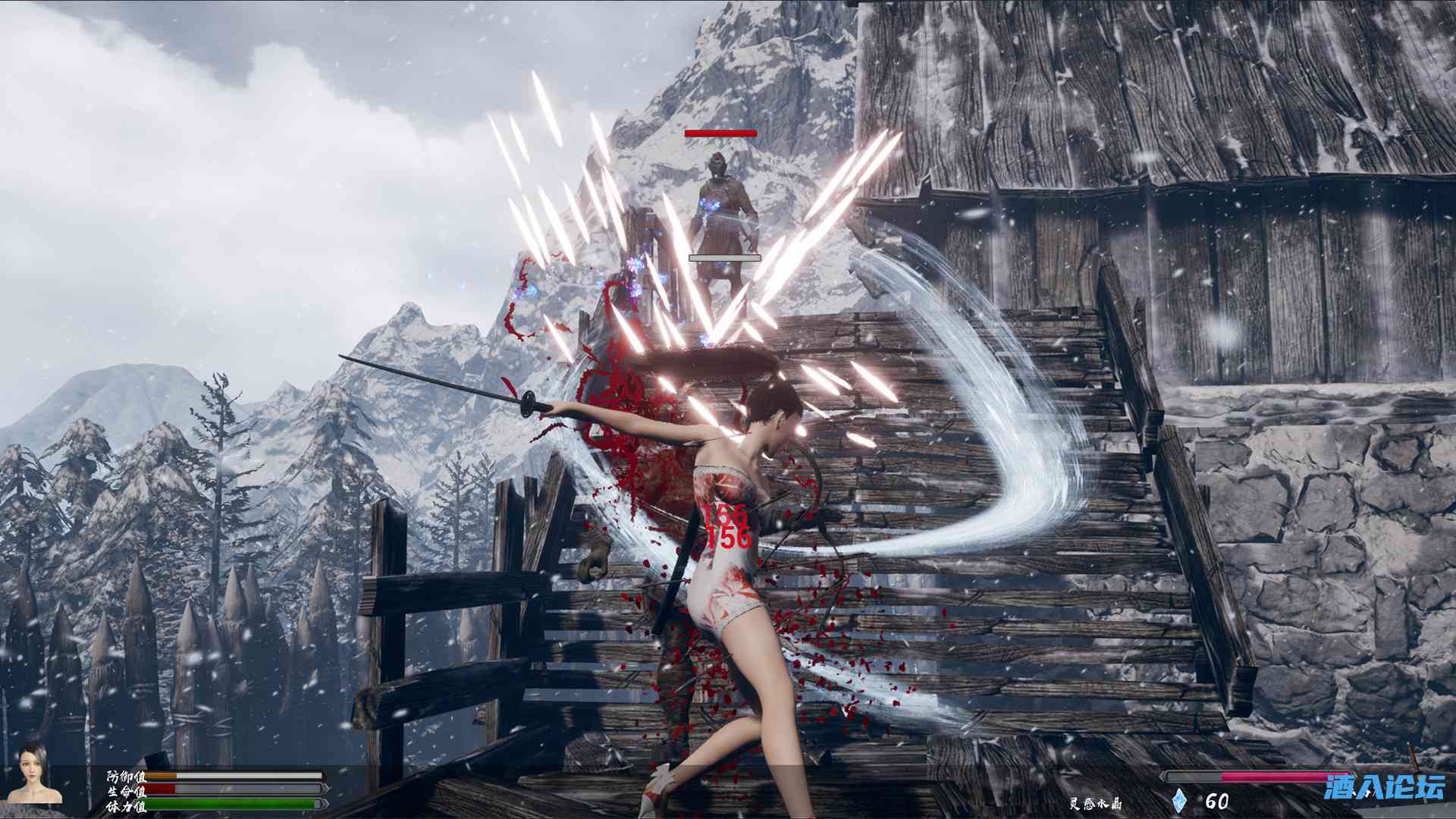The height and width of the screenshot is (819, 1456).
Task: Toggle the 生命值 health bar display
Action: coord(125,790)
